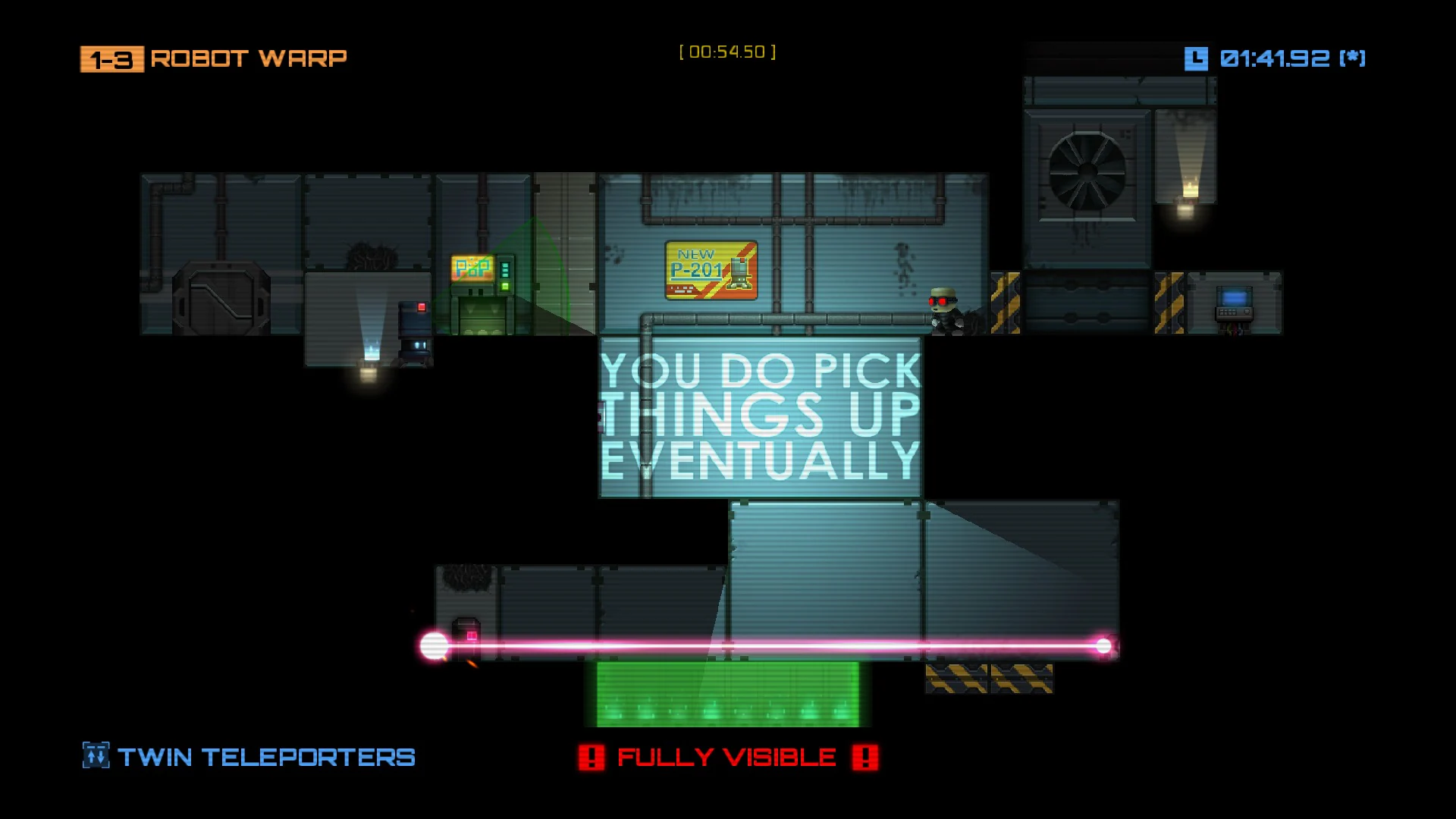The height and width of the screenshot is (819, 1456).
Task: Click the FULLY VISIBLE status text
Action: click(726, 756)
